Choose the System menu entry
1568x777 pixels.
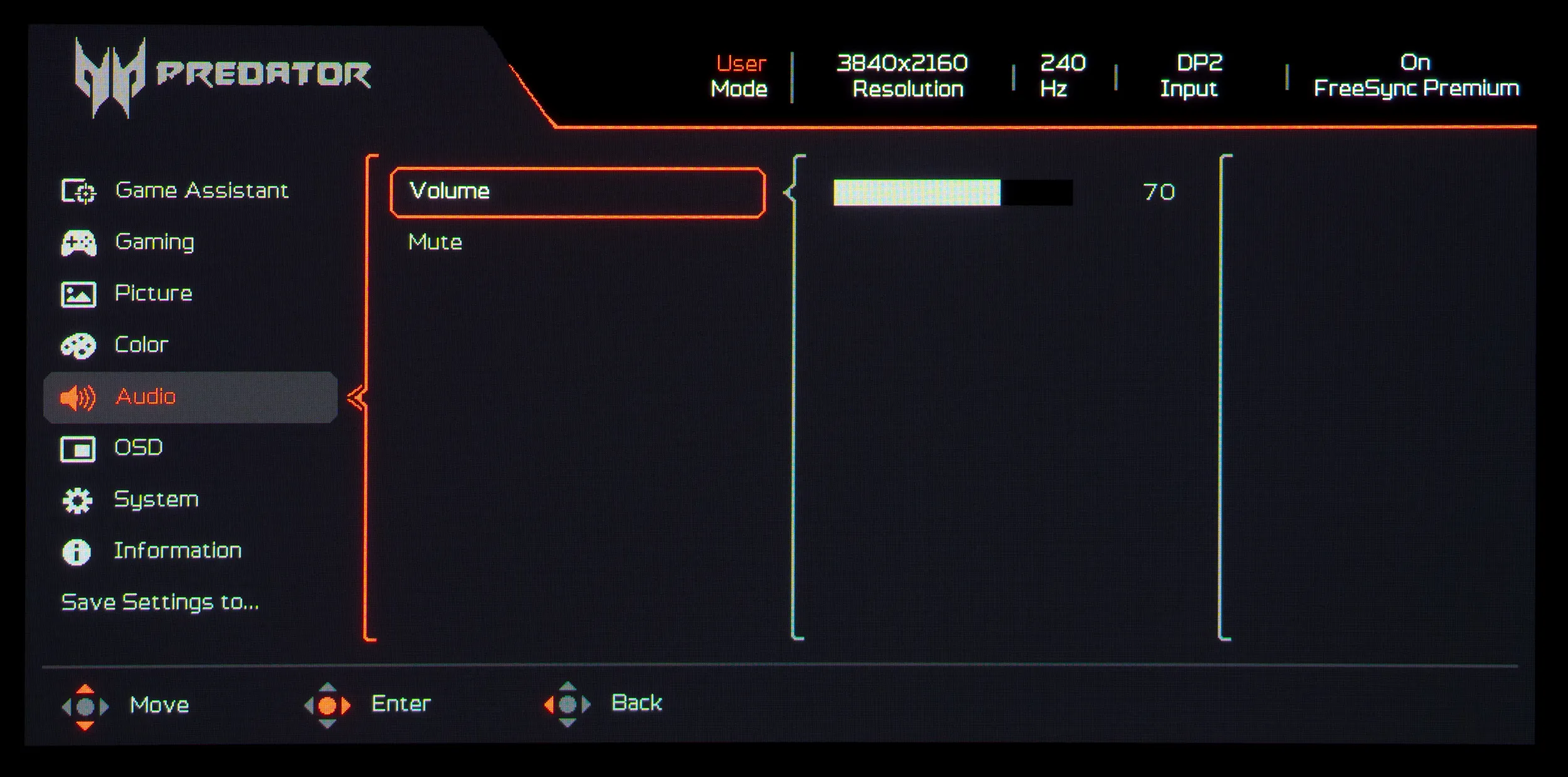[x=156, y=500]
